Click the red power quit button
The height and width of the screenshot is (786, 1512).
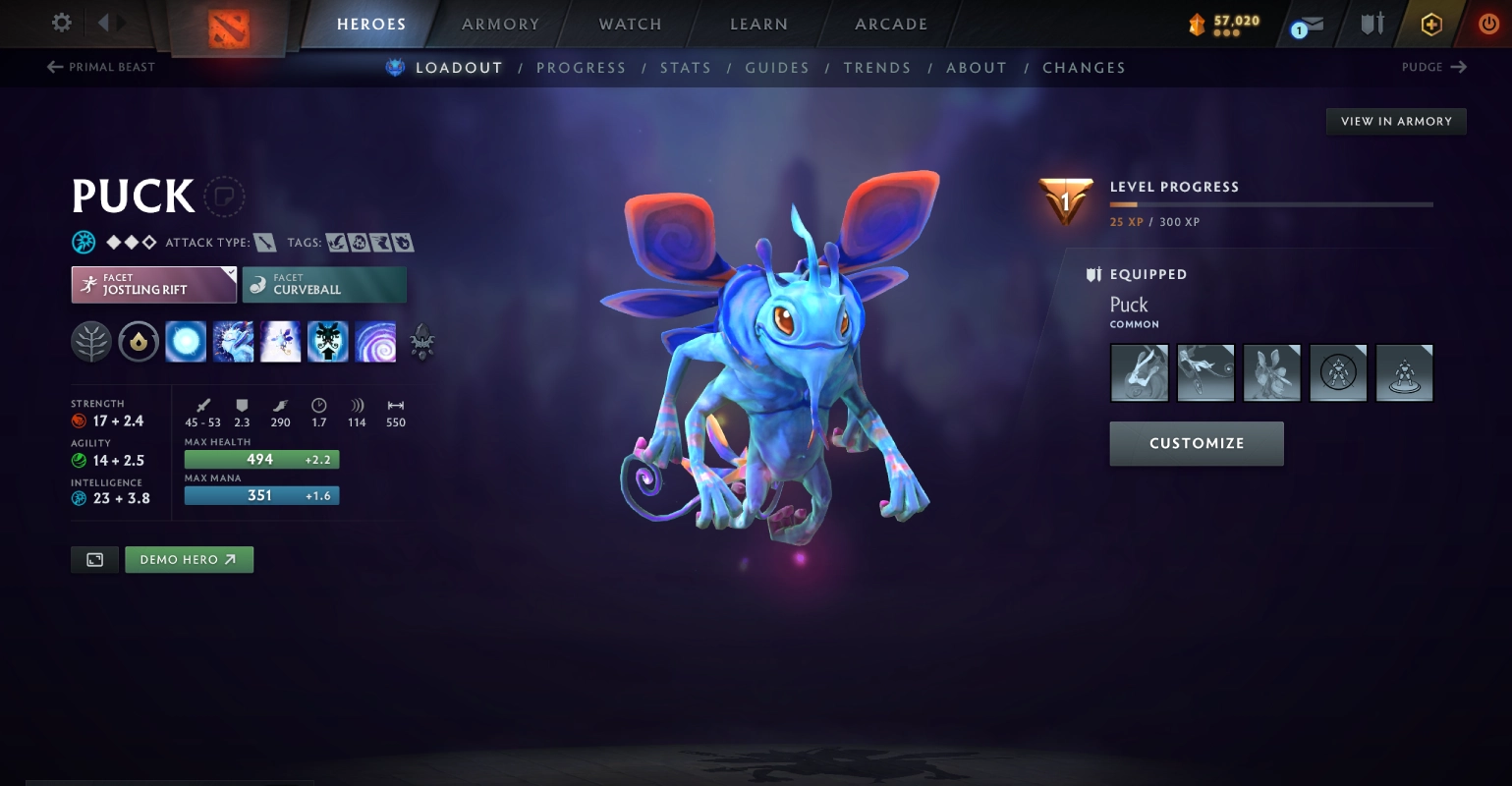click(x=1487, y=24)
